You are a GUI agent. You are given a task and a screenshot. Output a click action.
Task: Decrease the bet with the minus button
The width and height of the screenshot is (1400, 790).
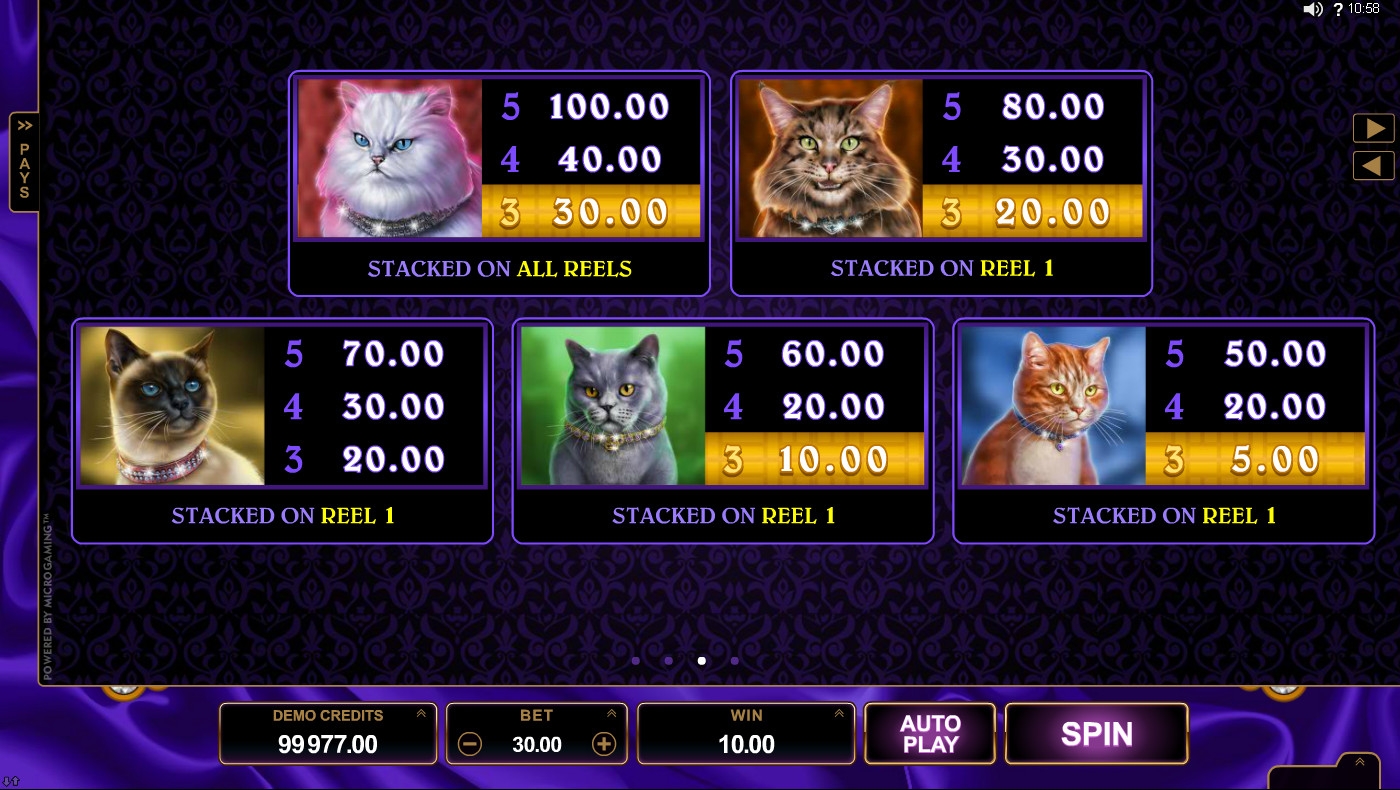(x=470, y=744)
